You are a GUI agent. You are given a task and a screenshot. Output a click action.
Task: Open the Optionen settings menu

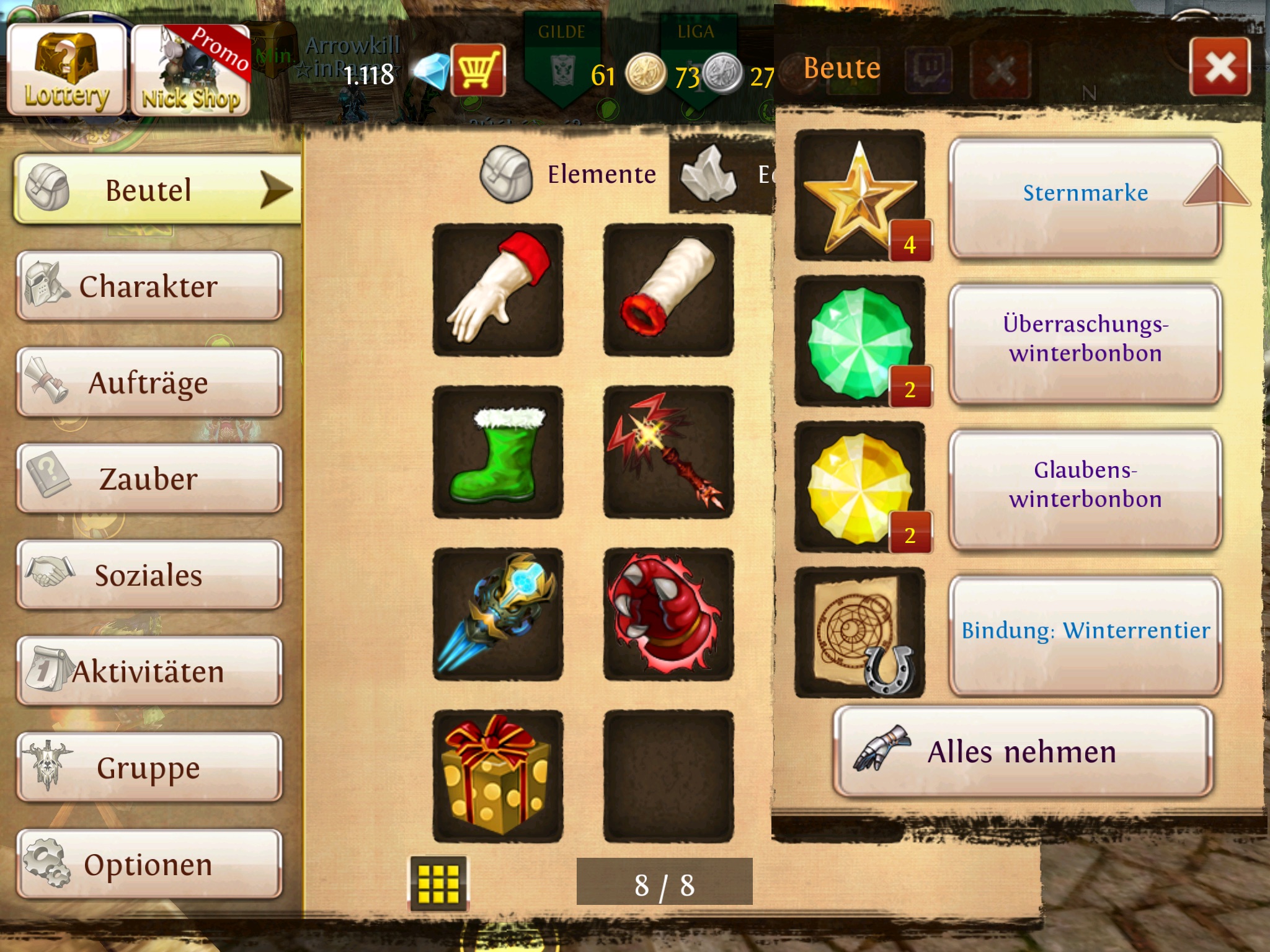(149, 864)
